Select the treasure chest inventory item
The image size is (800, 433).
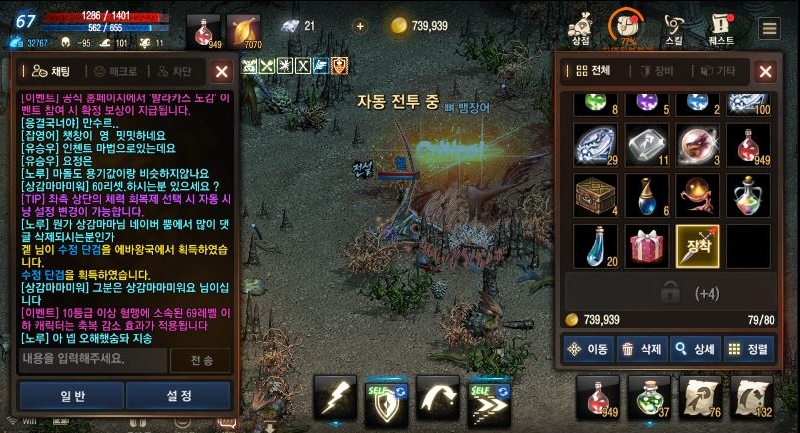[597, 195]
